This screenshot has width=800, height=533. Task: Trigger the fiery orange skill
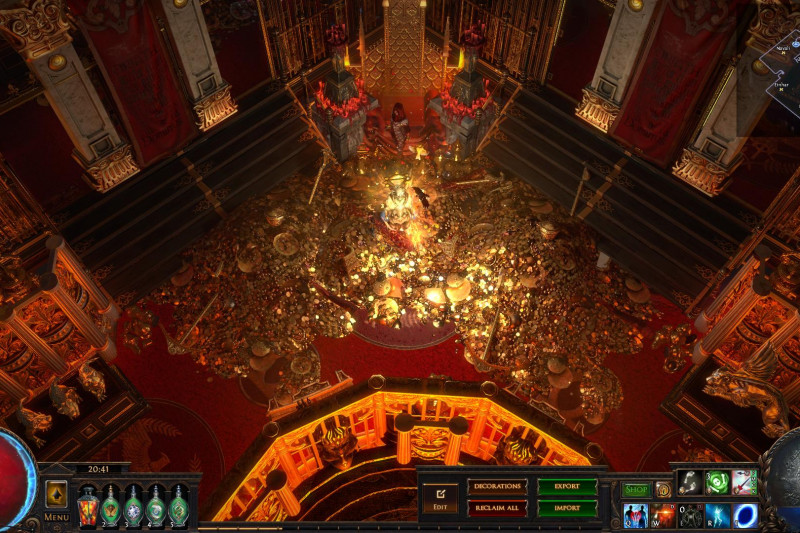pos(663,515)
